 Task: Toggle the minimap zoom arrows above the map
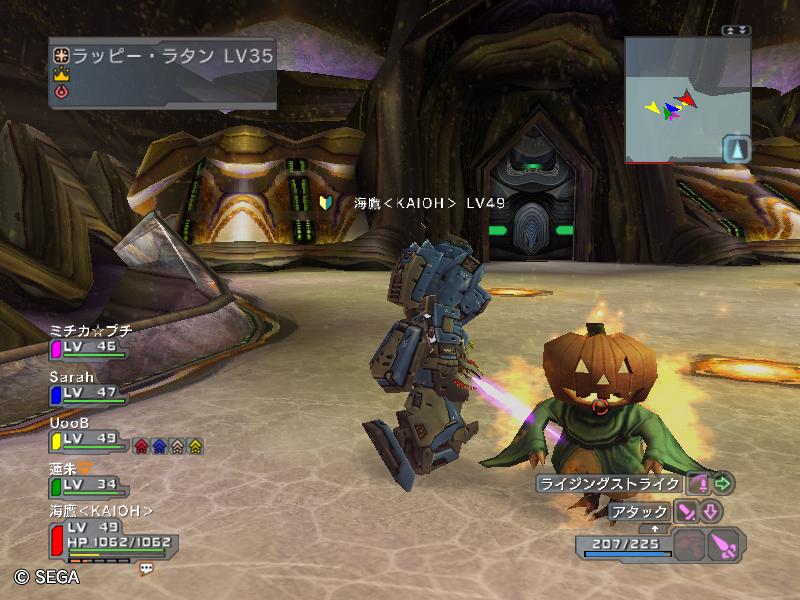(x=737, y=31)
